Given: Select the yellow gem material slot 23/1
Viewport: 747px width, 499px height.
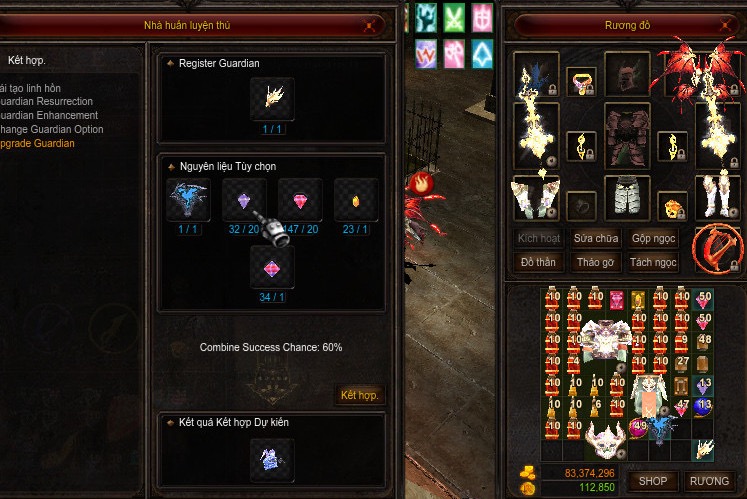Looking at the screenshot, I should coord(356,200).
